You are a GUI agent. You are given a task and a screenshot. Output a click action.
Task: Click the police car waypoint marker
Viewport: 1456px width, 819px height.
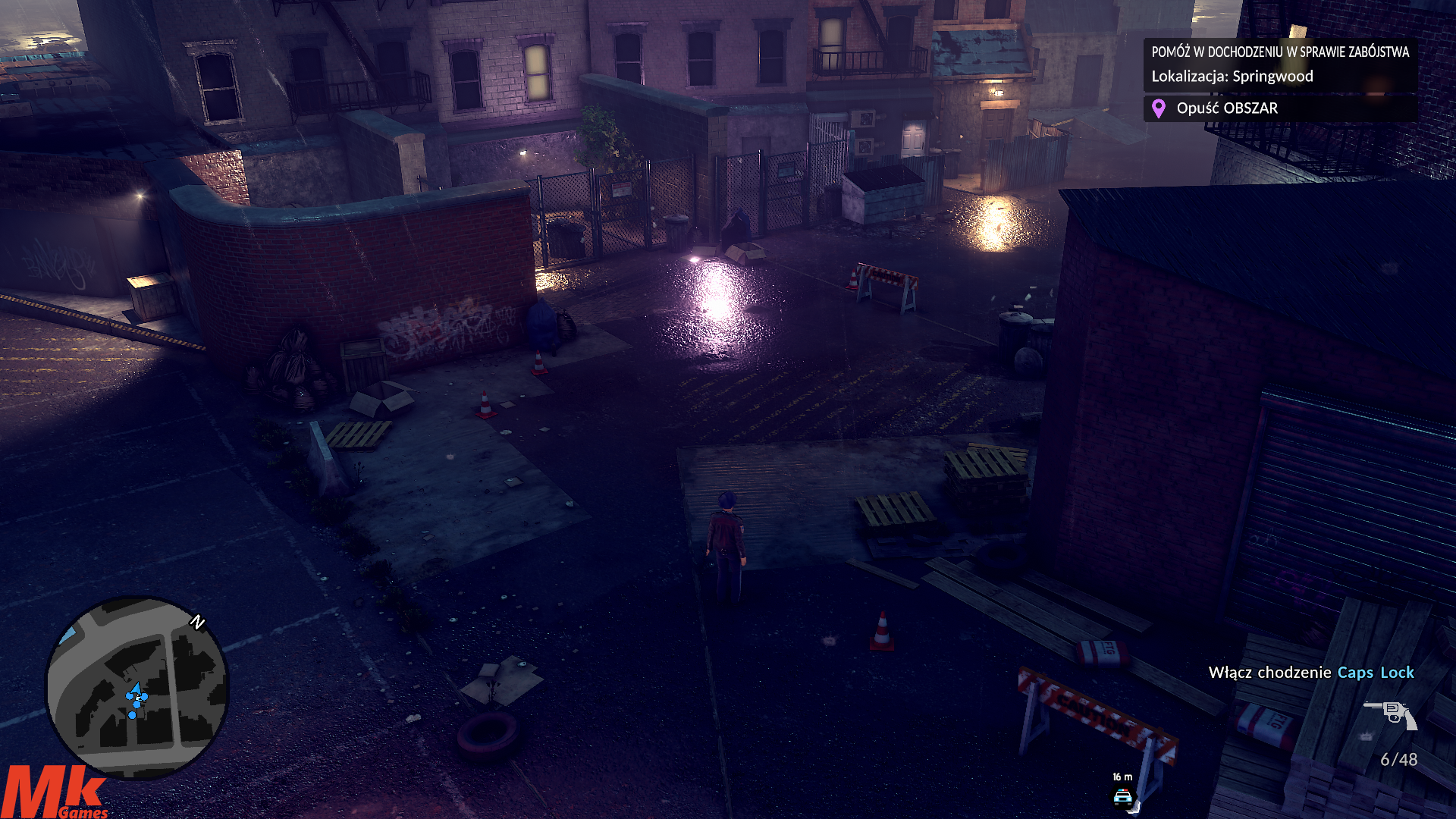pos(1122,797)
